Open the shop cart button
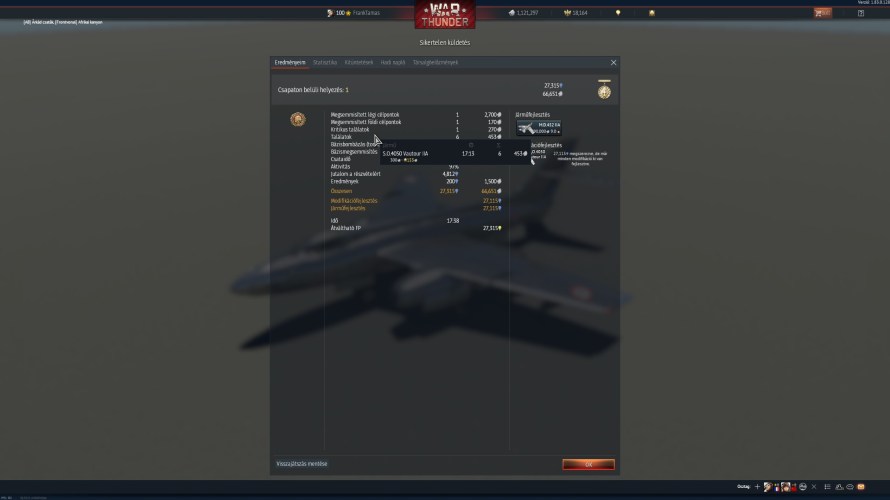 pyautogui.click(x=823, y=13)
